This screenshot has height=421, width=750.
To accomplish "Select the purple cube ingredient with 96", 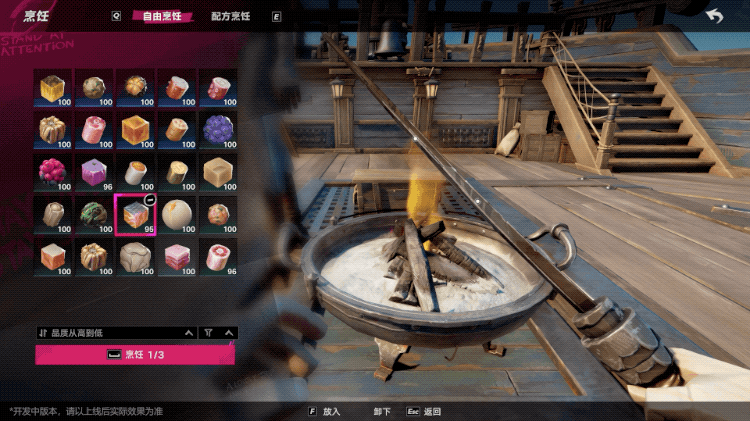I will point(94,172).
